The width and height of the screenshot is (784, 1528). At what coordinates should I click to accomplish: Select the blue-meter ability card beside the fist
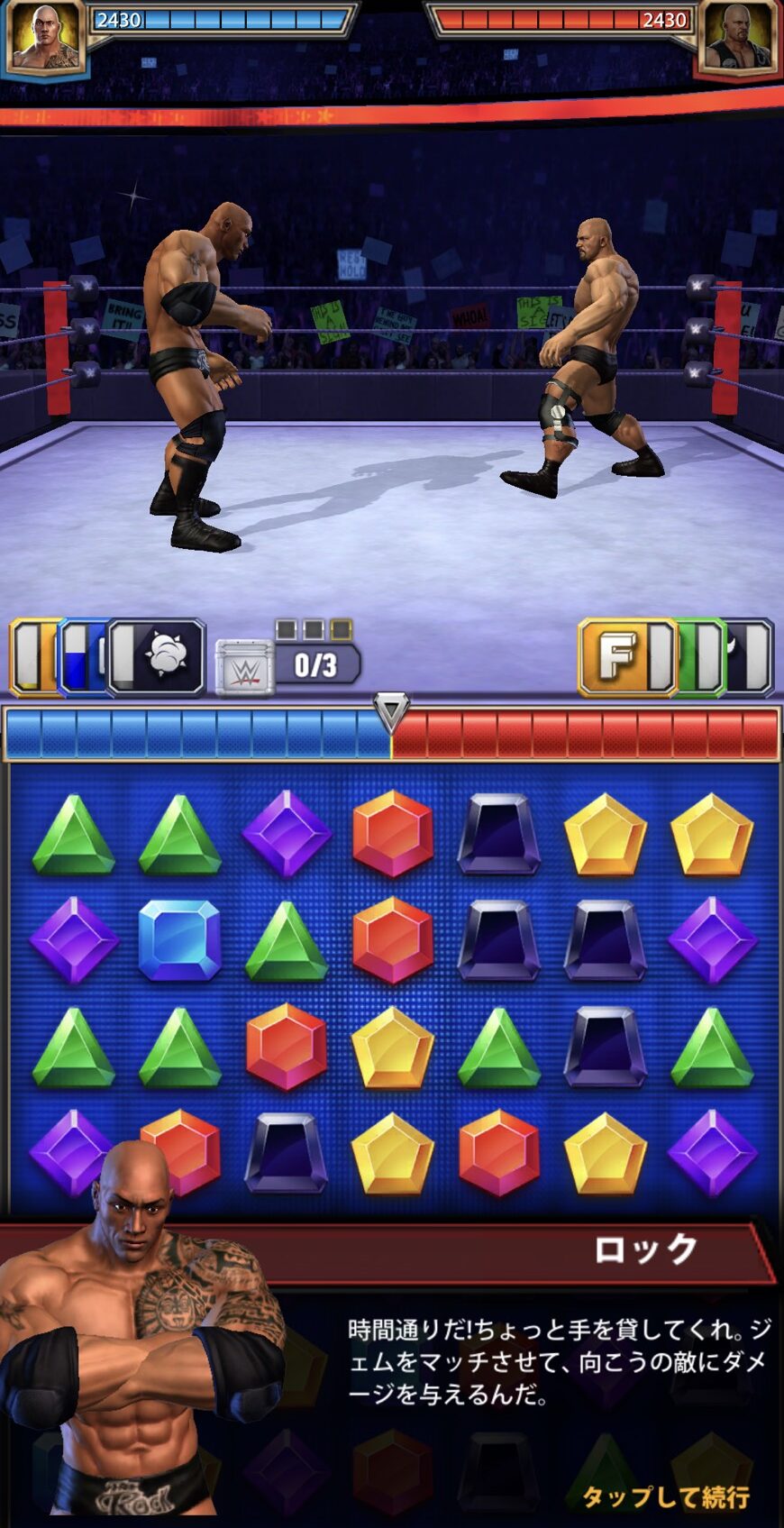click(79, 656)
